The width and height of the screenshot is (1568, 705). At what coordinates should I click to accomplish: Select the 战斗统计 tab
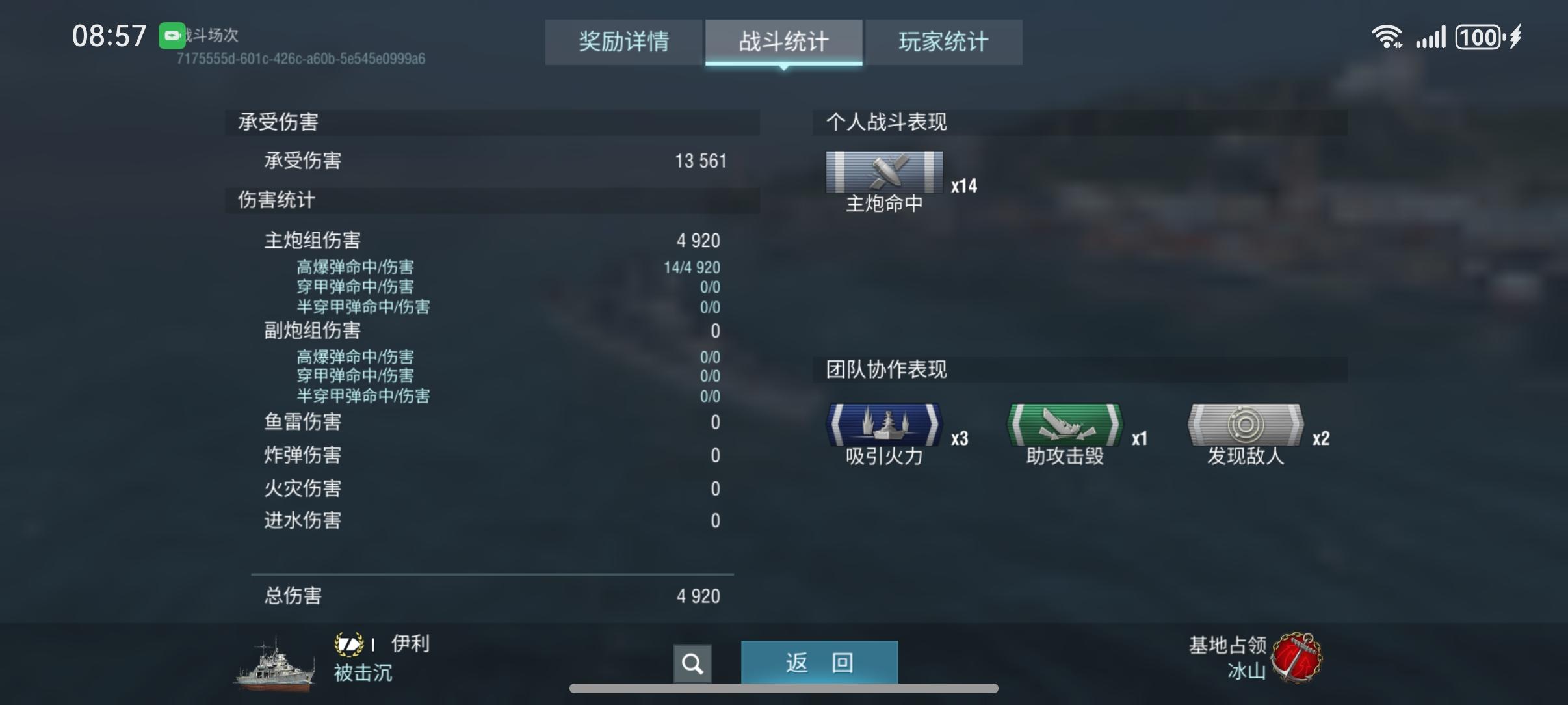(x=782, y=42)
